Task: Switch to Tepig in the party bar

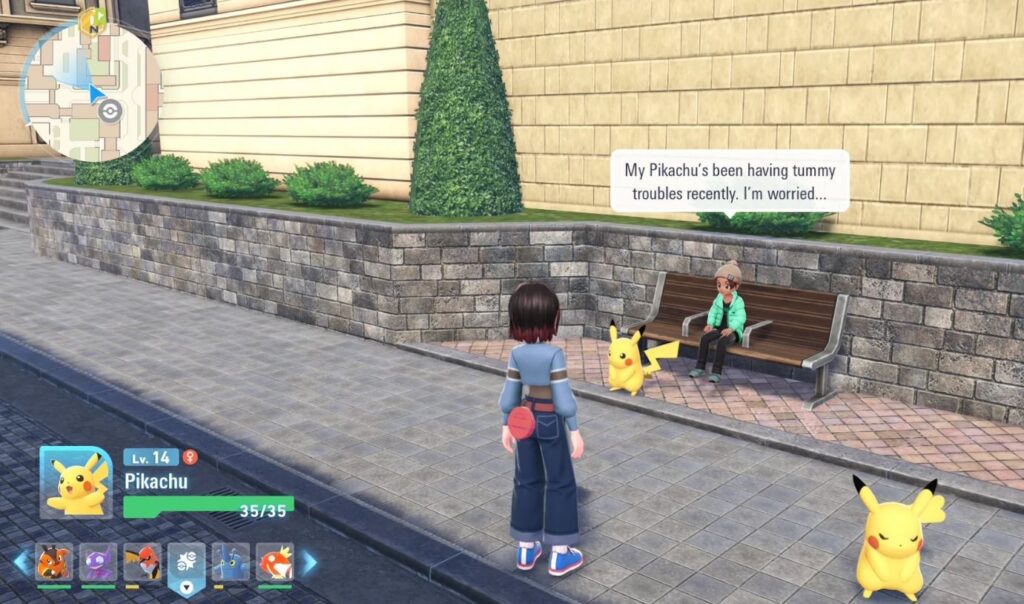Action: (x=54, y=562)
